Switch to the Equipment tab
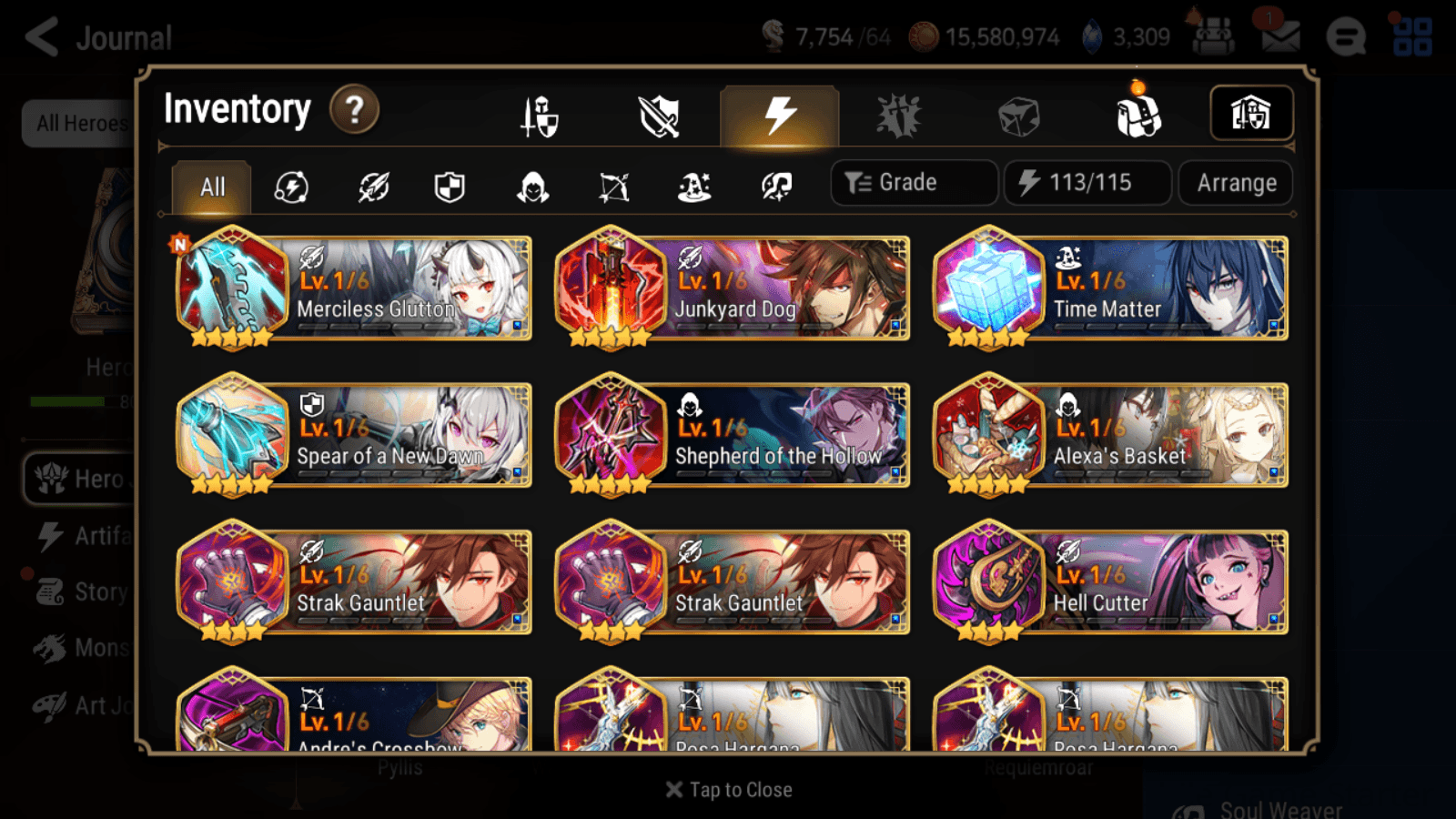Image resolution: width=1456 pixels, height=819 pixels. pos(537,116)
